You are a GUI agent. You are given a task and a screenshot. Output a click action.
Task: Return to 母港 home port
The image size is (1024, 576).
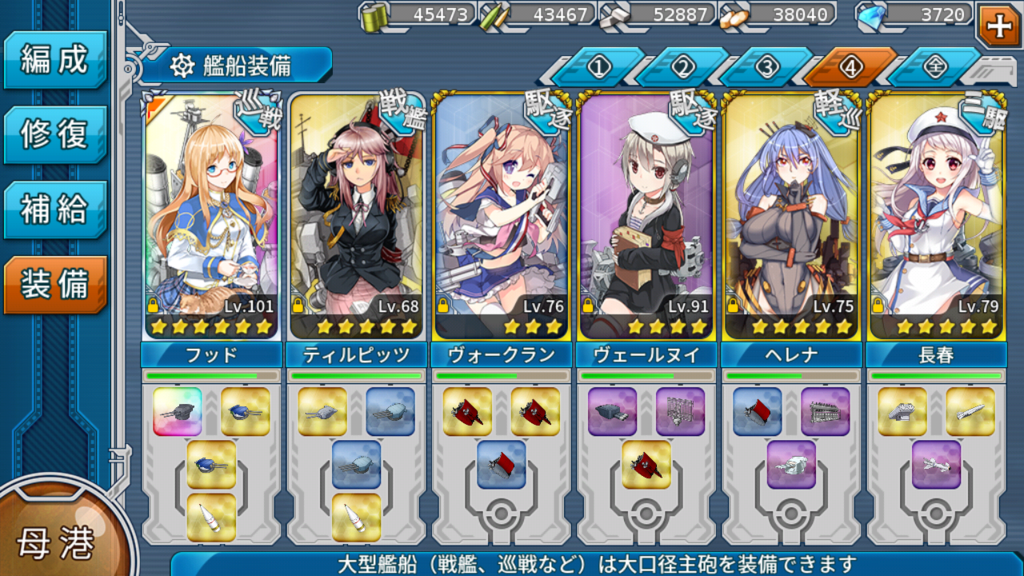(55, 541)
